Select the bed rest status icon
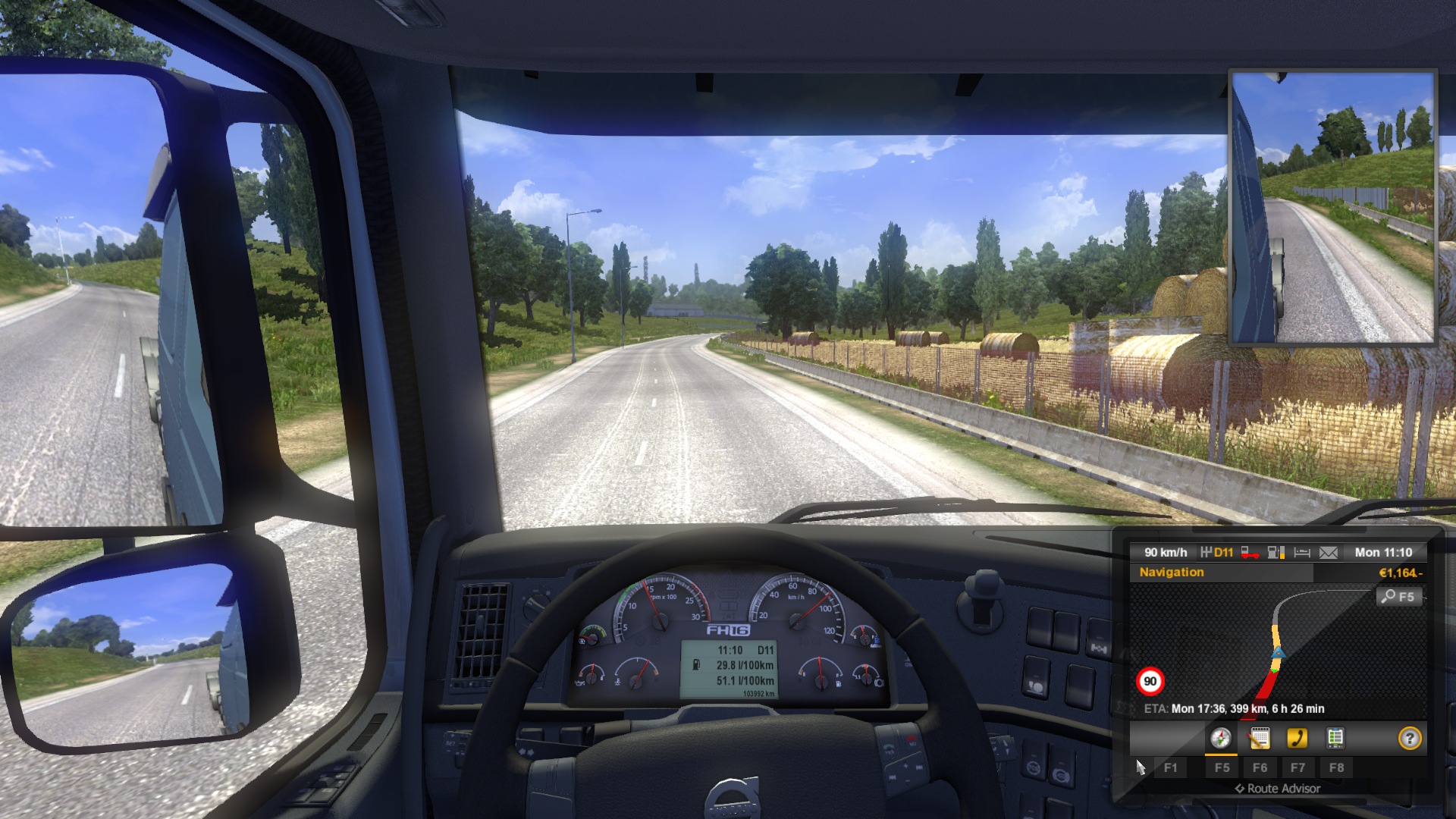This screenshot has height=819, width=1456. coord(1302,553)
